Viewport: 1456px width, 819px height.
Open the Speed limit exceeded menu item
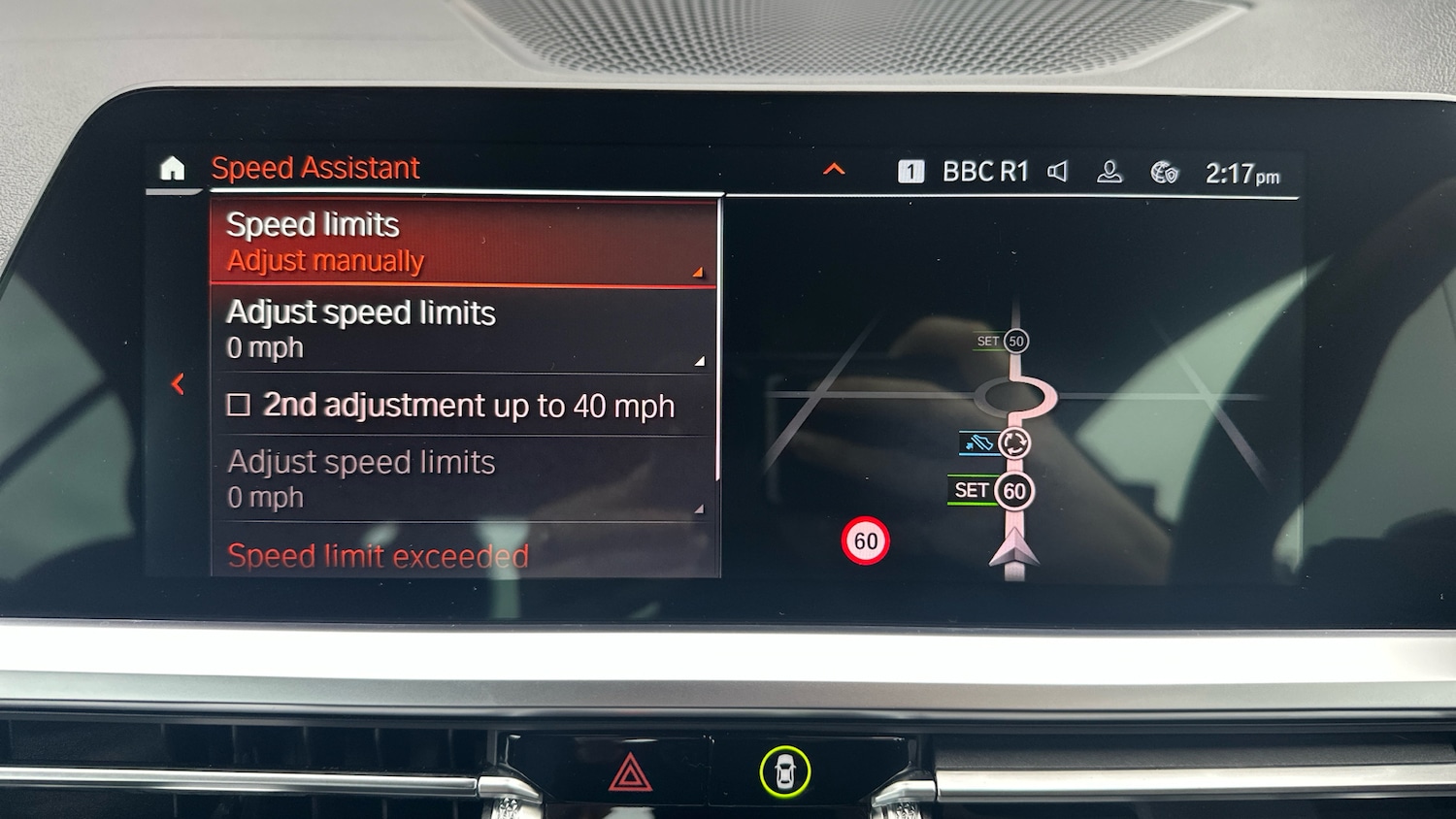pos(378,556)
